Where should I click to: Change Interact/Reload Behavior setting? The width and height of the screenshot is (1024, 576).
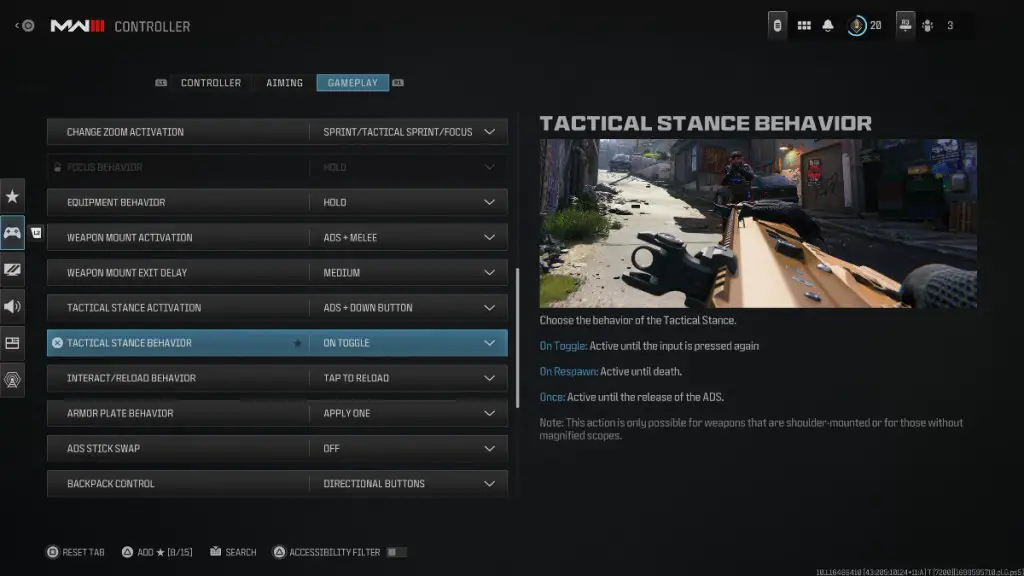(408, 378)
